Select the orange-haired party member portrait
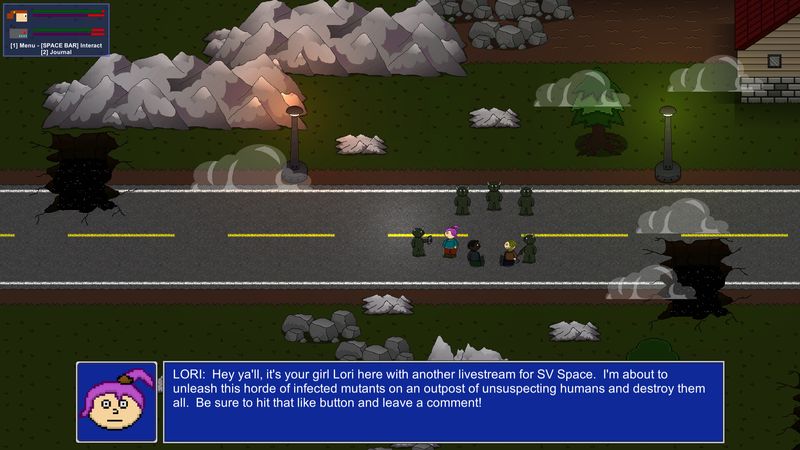Image resolution: width=800 pixels, height=450 pixels. [19, 14]
